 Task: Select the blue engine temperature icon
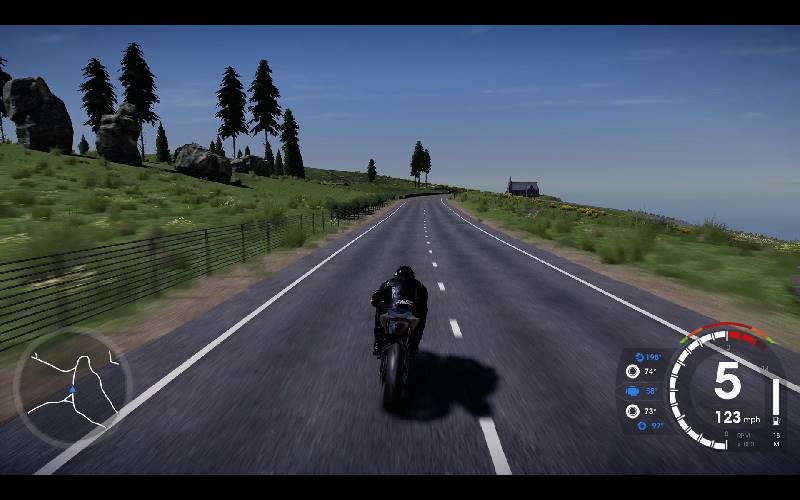click(x=633, y=391)
